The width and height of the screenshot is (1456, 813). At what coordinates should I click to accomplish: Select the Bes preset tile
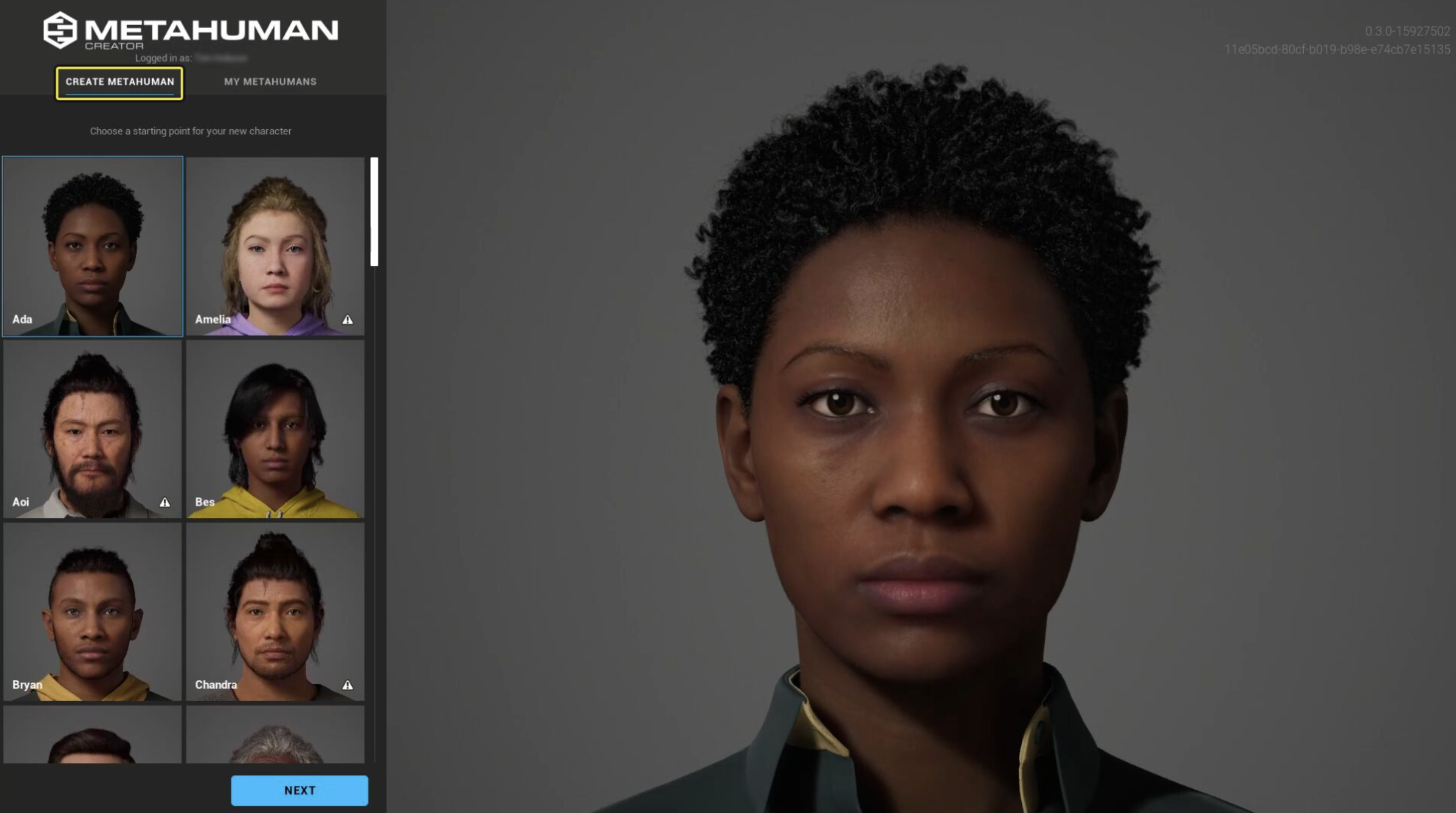coord(275,429)
